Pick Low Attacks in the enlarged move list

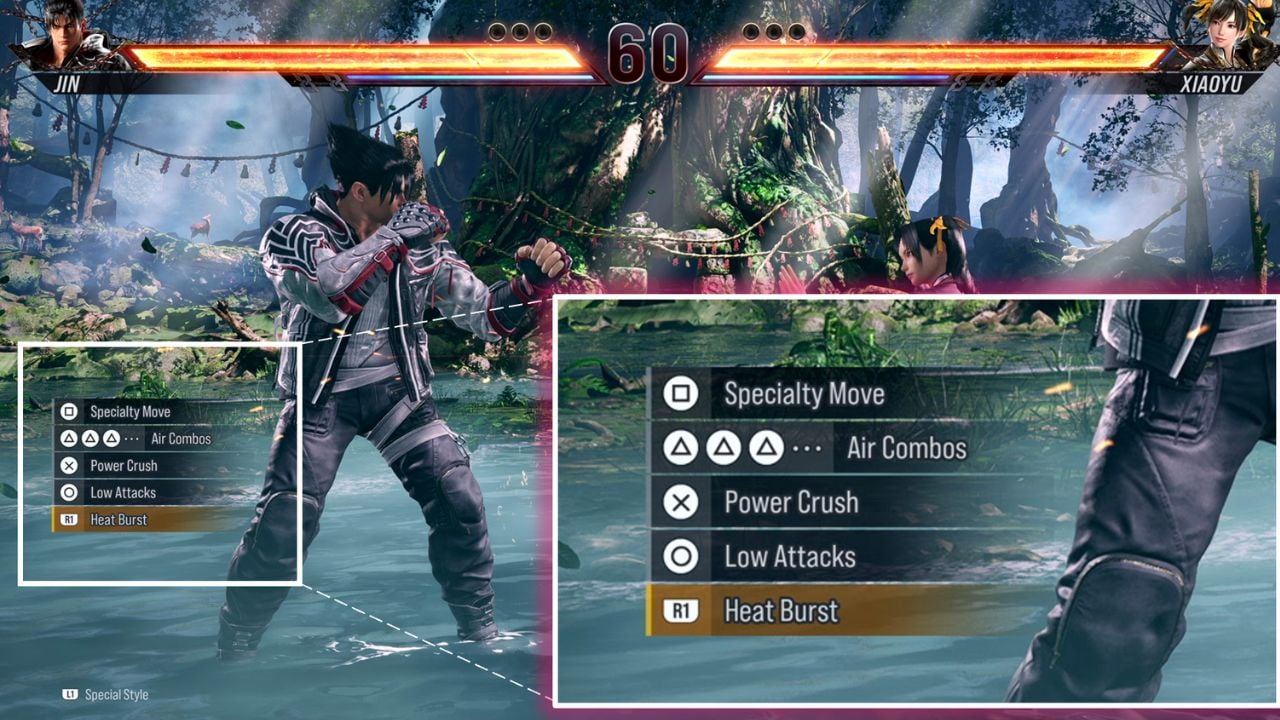789,556
